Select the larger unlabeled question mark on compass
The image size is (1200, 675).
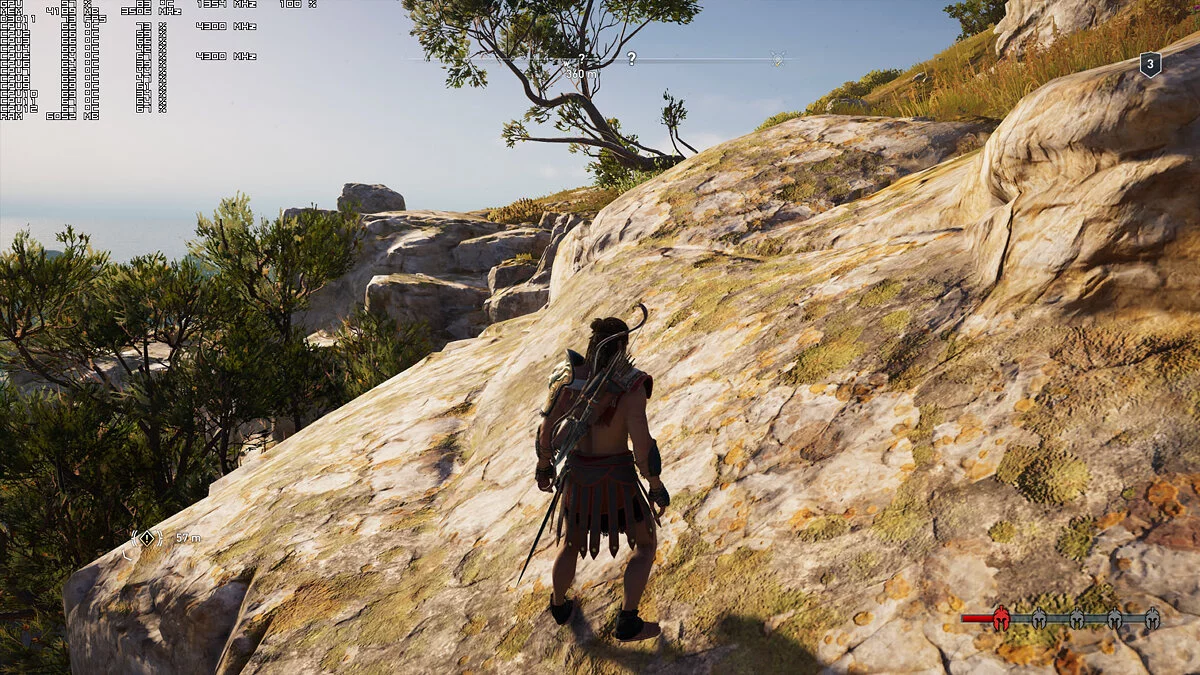tap(631, 59)
